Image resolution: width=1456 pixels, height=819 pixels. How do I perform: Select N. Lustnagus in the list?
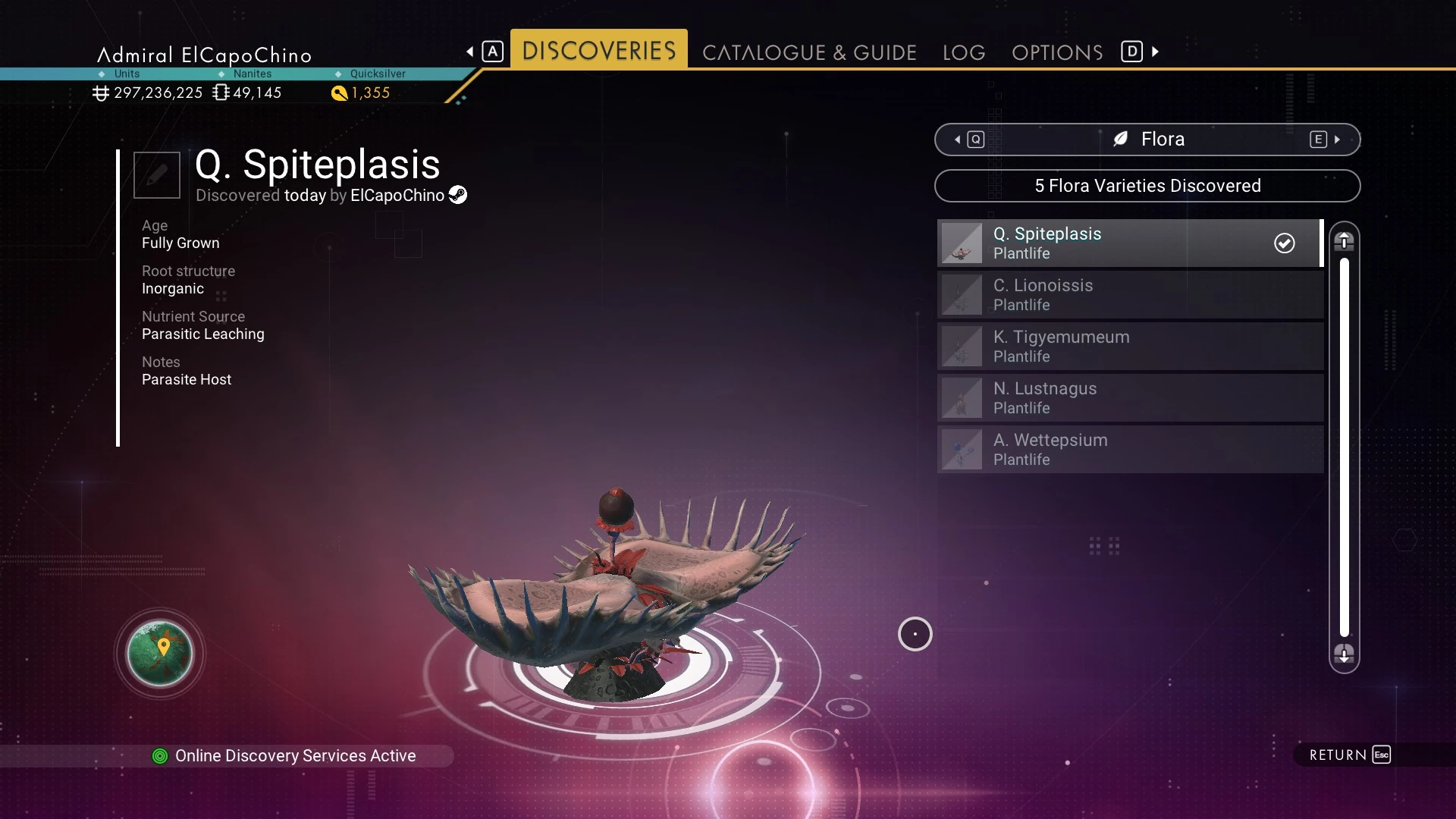tap(1130, 398)
